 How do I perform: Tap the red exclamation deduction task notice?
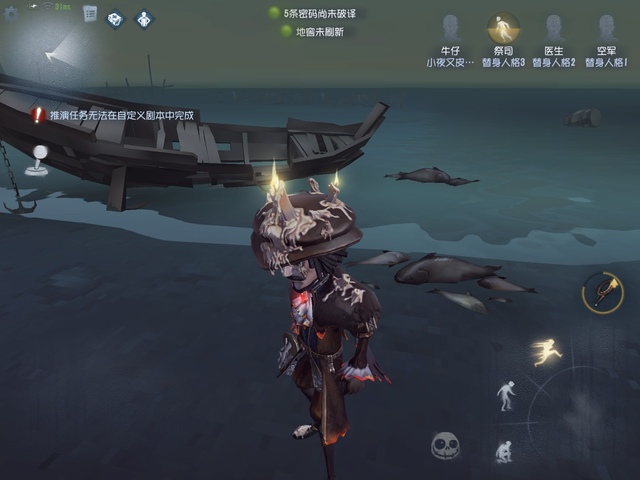tap(114, 115)
